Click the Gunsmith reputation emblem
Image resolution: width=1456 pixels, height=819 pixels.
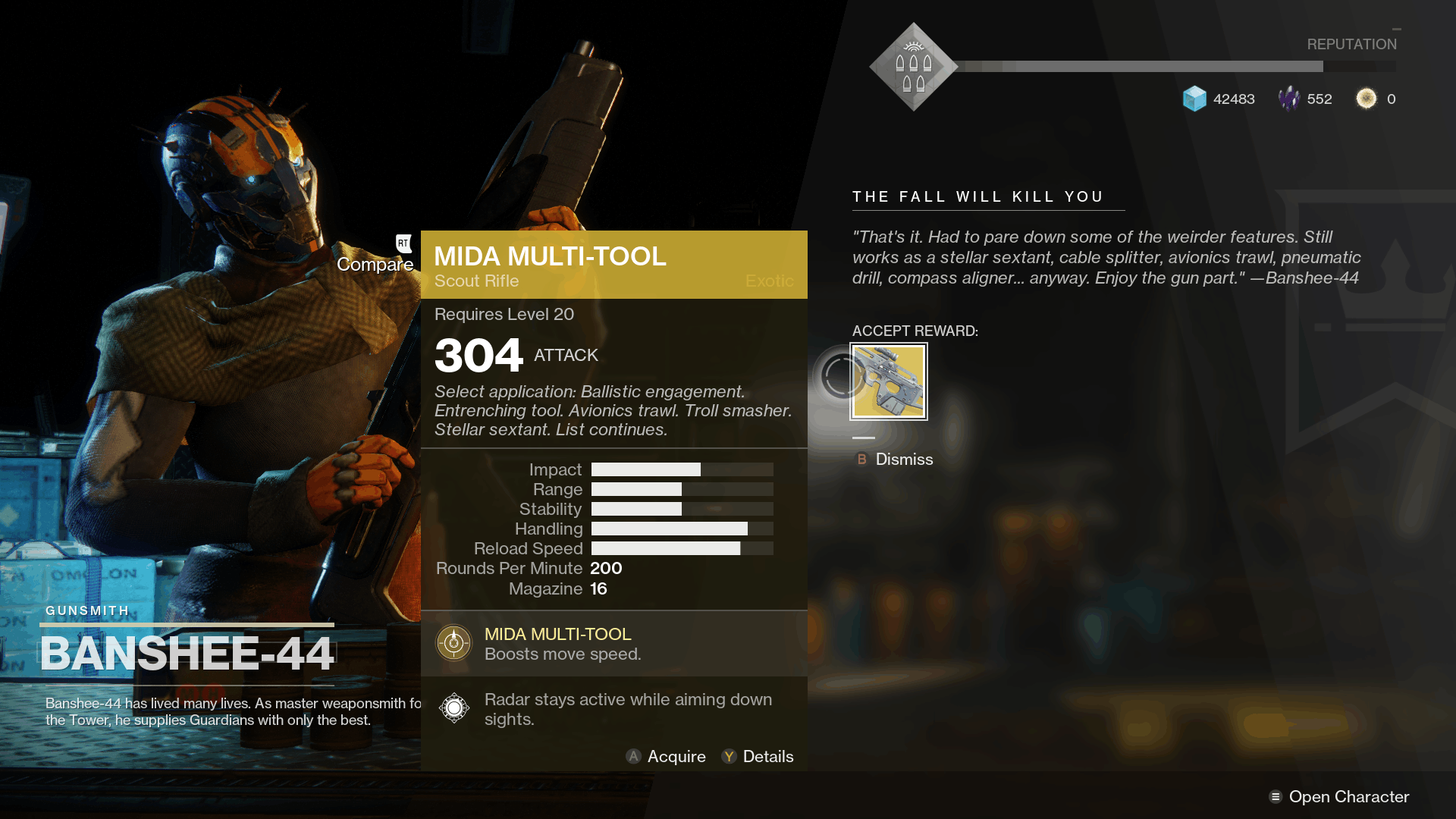point(913,67)
